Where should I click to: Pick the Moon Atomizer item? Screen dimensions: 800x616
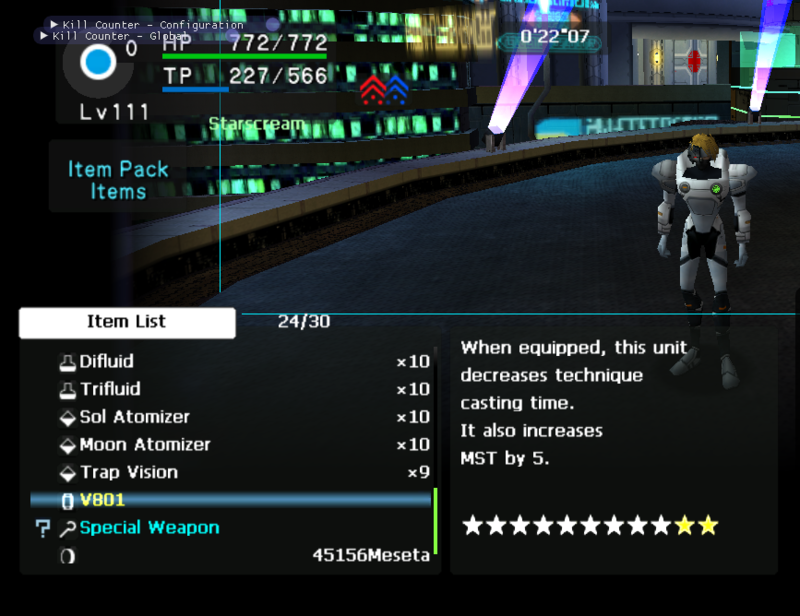pos(144,445)
